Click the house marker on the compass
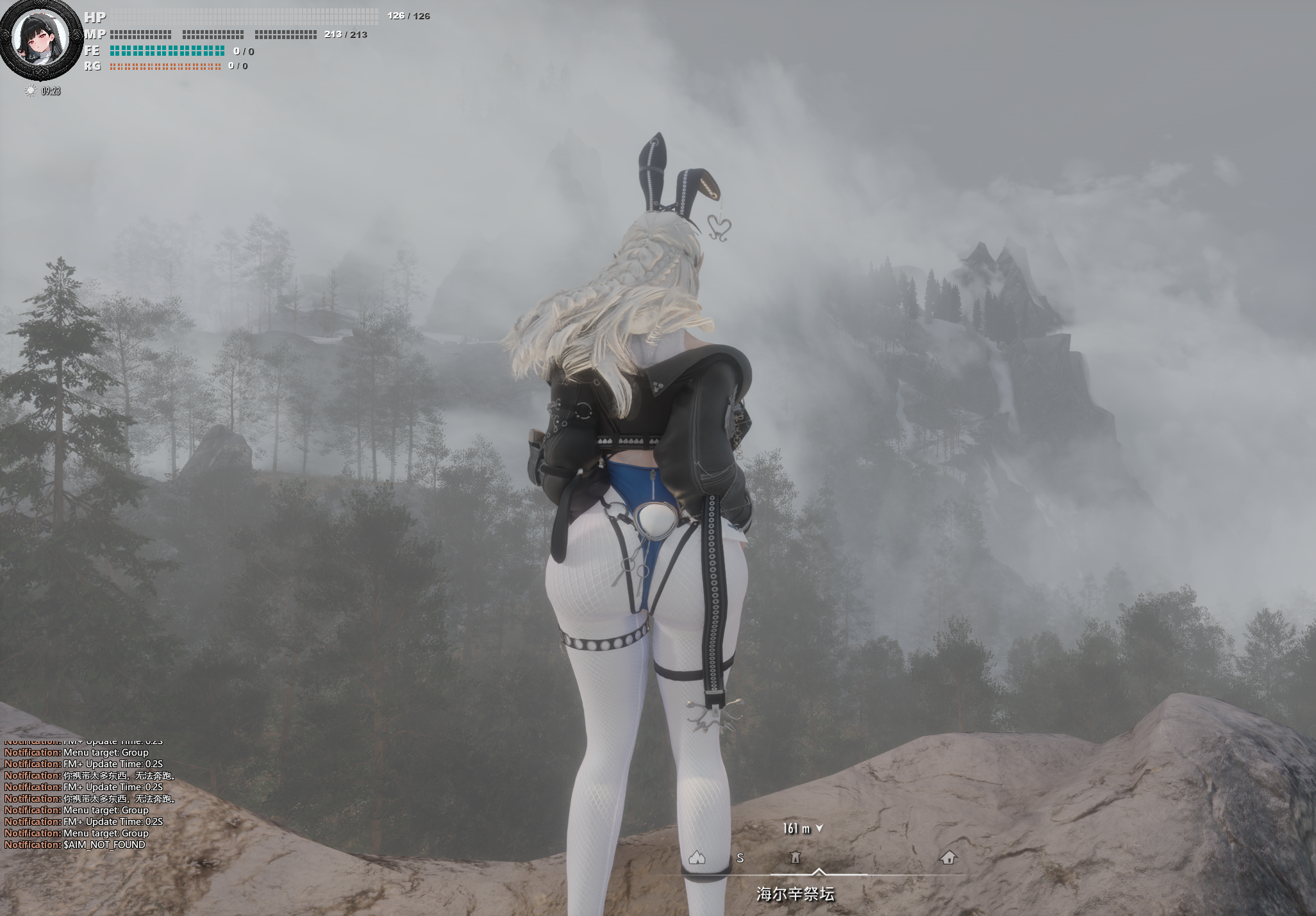Image resolution: width=1316 pixels, height=916 pixels. point(948,857)
